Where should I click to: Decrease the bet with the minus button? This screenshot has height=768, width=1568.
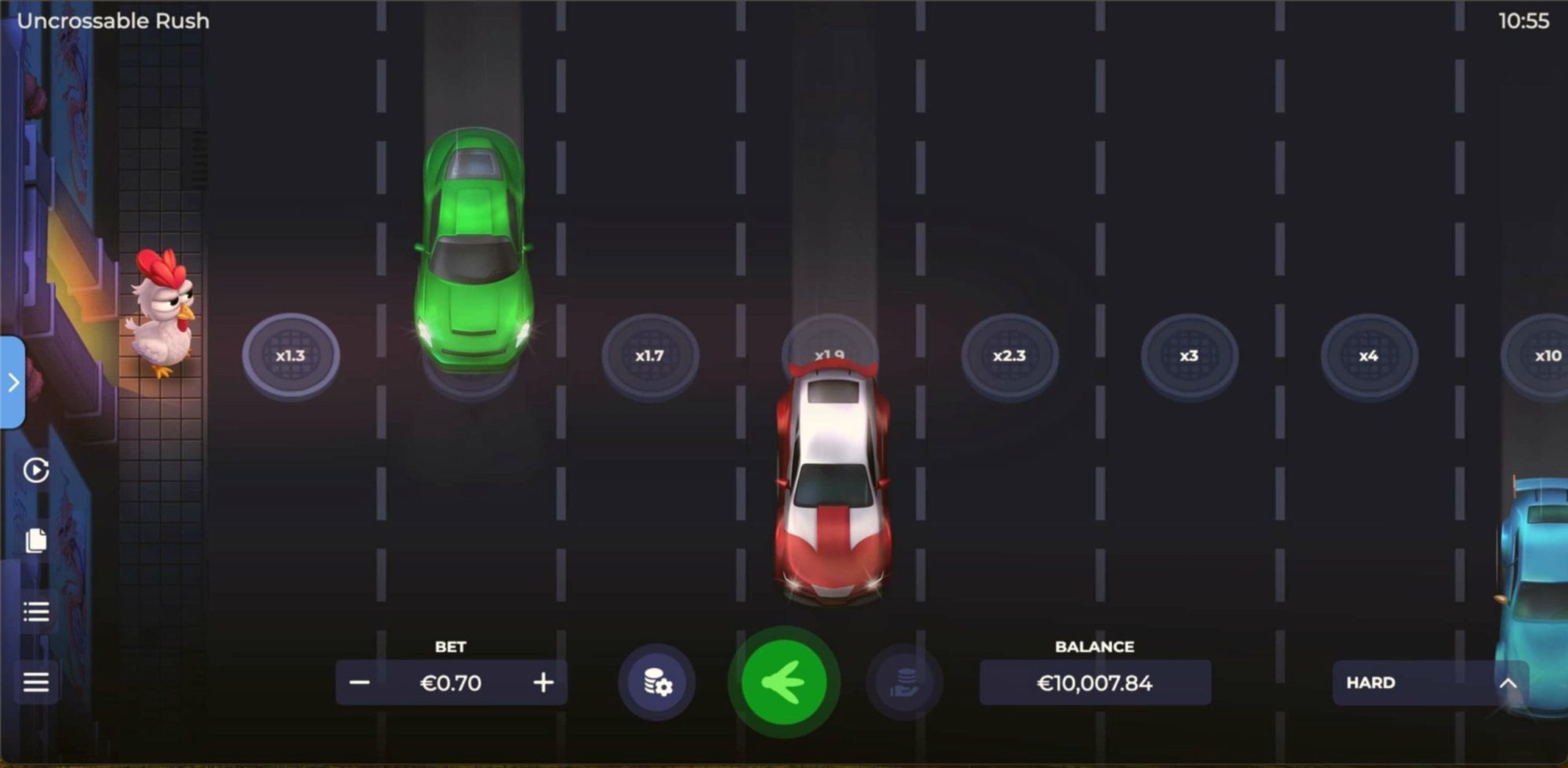tap(361, 682)
